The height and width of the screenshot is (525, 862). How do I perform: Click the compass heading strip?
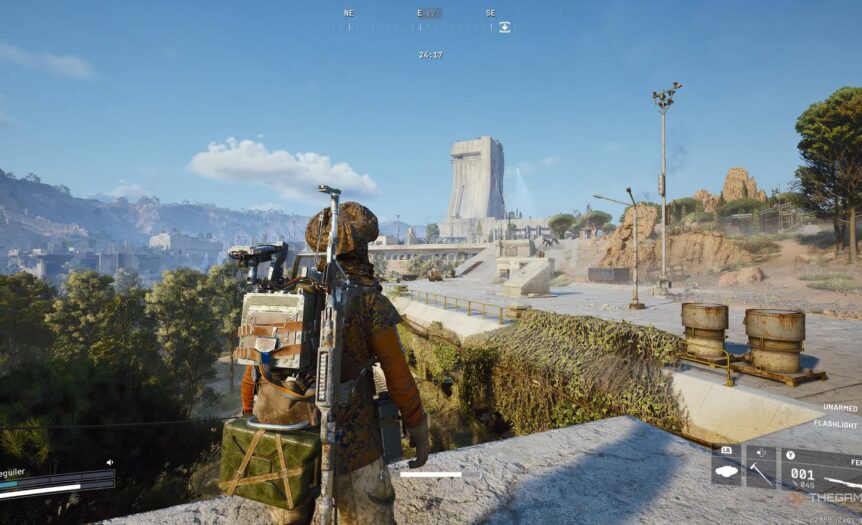[428, 26]
